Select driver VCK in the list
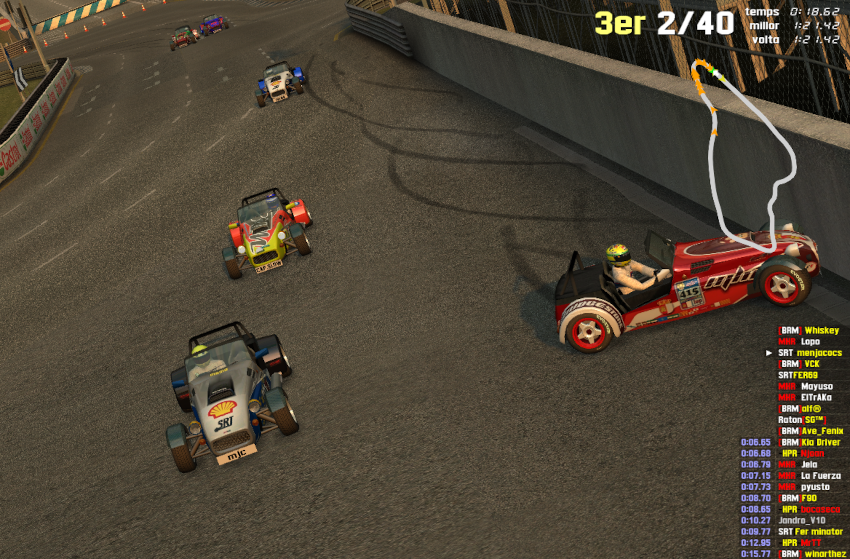This screenshot has height=559, width=850. 811,363
